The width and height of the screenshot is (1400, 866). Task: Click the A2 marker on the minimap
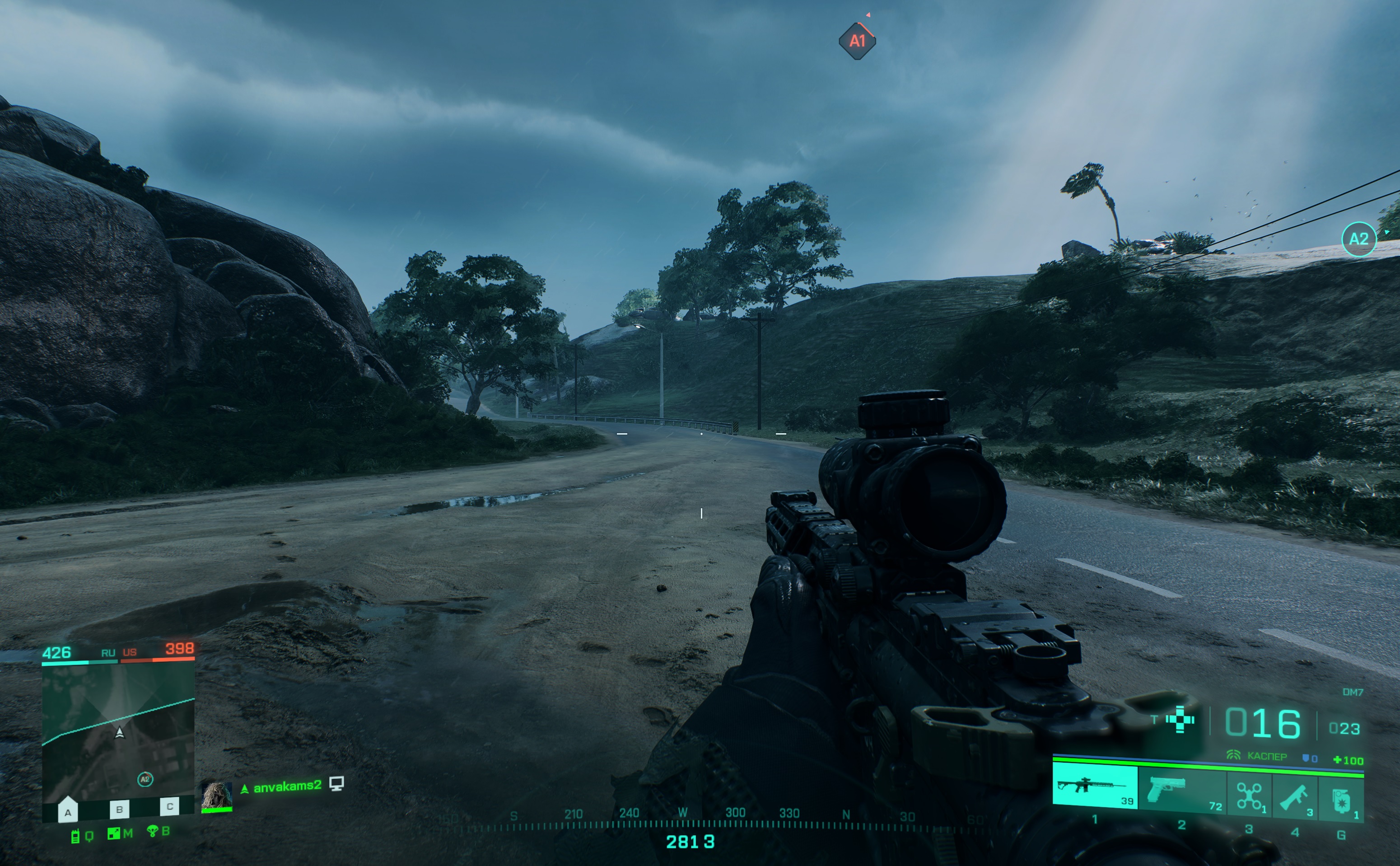145,779
